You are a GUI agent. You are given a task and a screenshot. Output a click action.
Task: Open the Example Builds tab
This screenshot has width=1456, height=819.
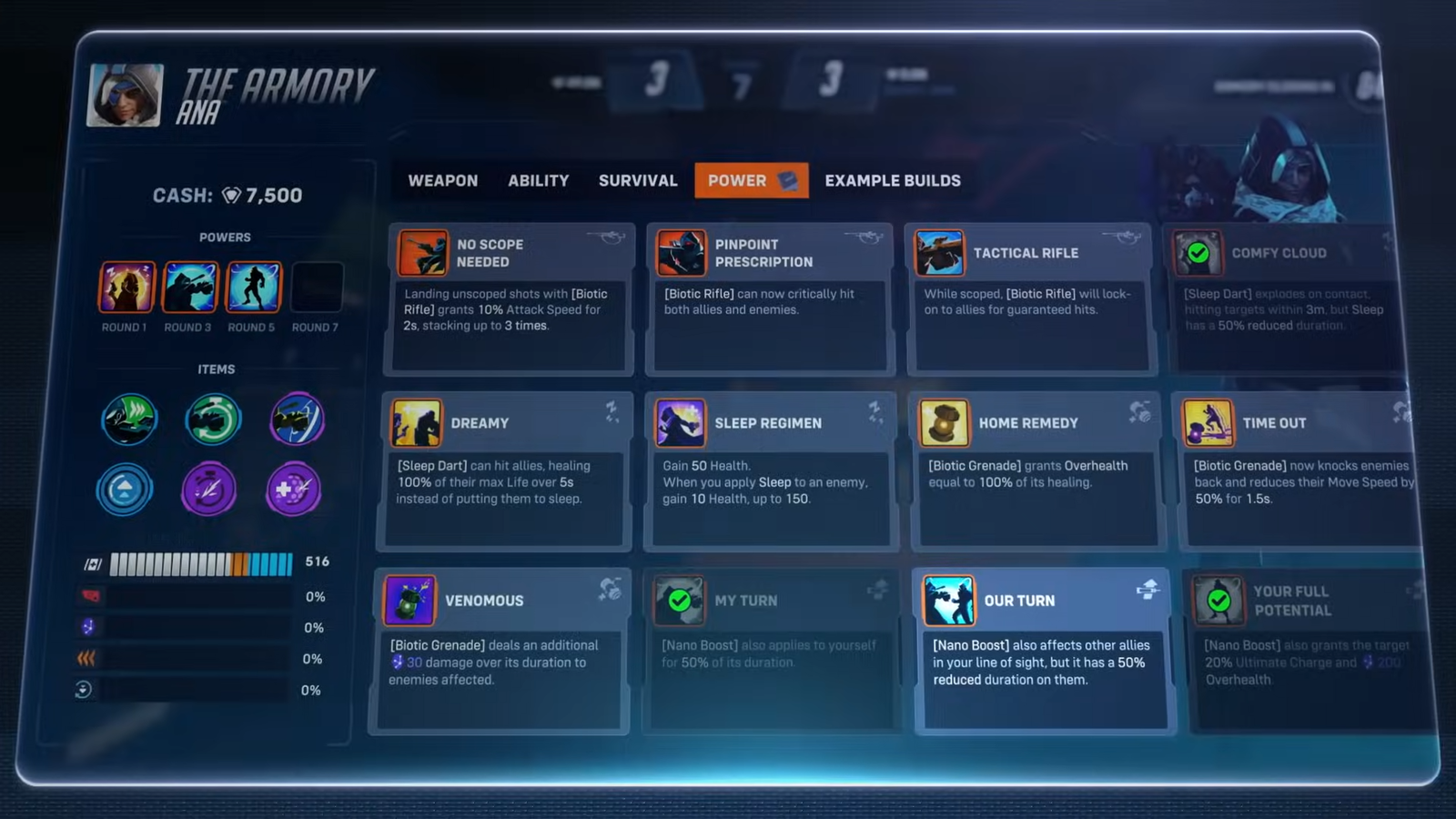[x=893, y=180]
